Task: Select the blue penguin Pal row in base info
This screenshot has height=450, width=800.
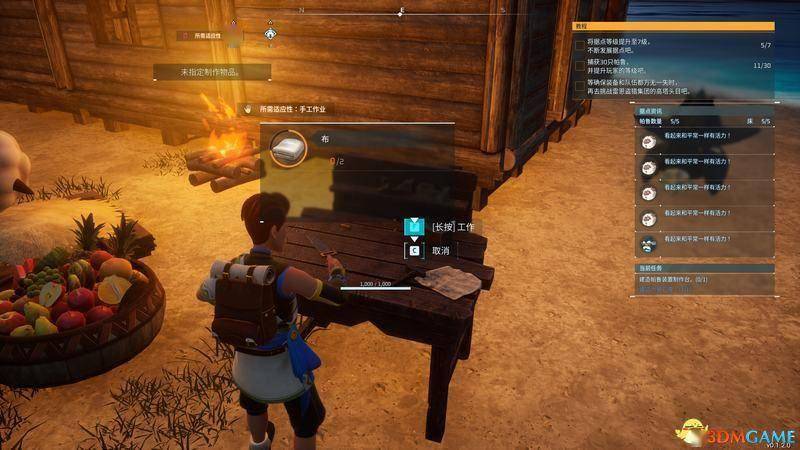Action: [x=648, y=243]
